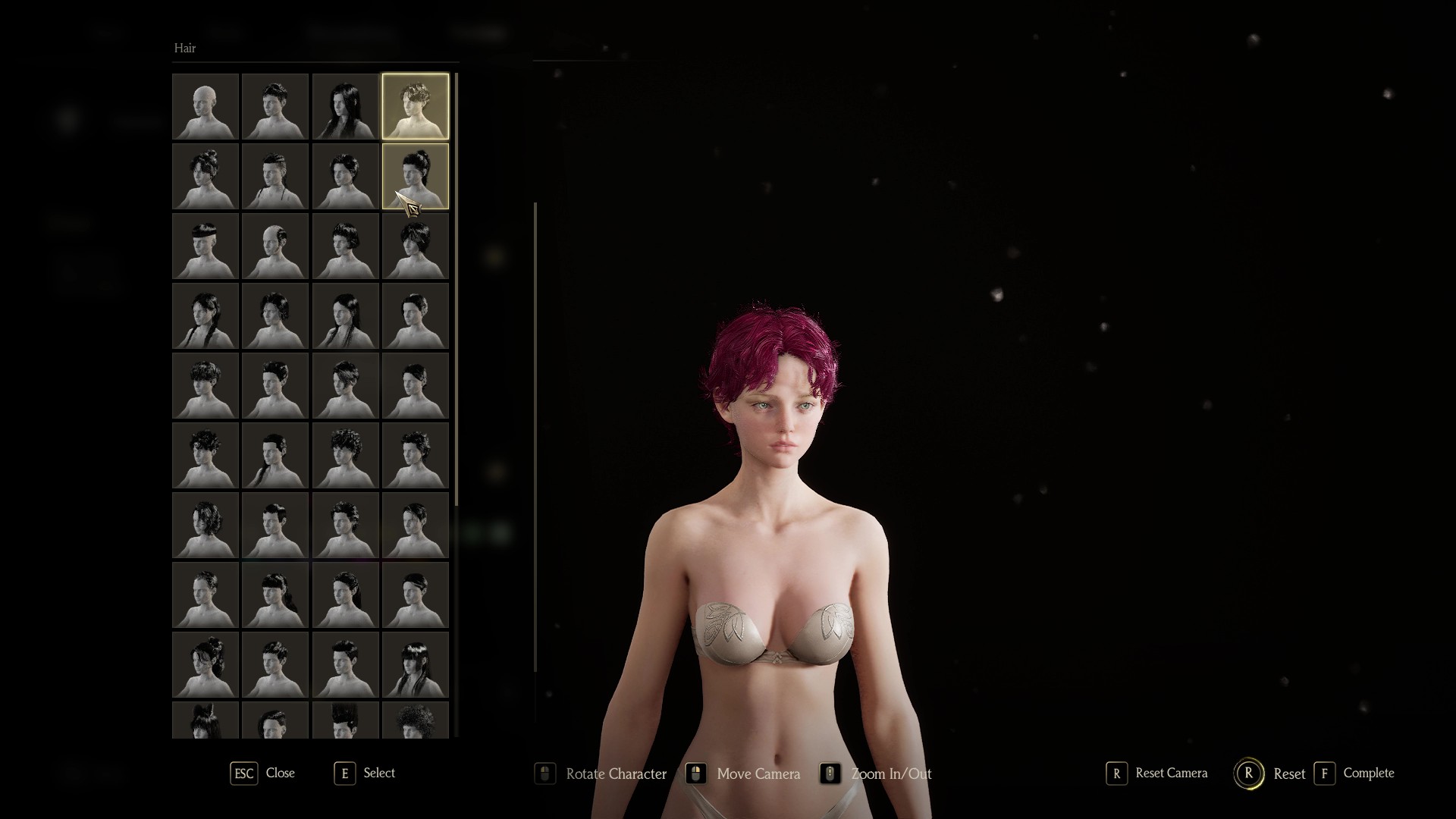Click the circular Reset button
The height and width of the screenshot is (819, 1456).
[x=1248, y=773]
